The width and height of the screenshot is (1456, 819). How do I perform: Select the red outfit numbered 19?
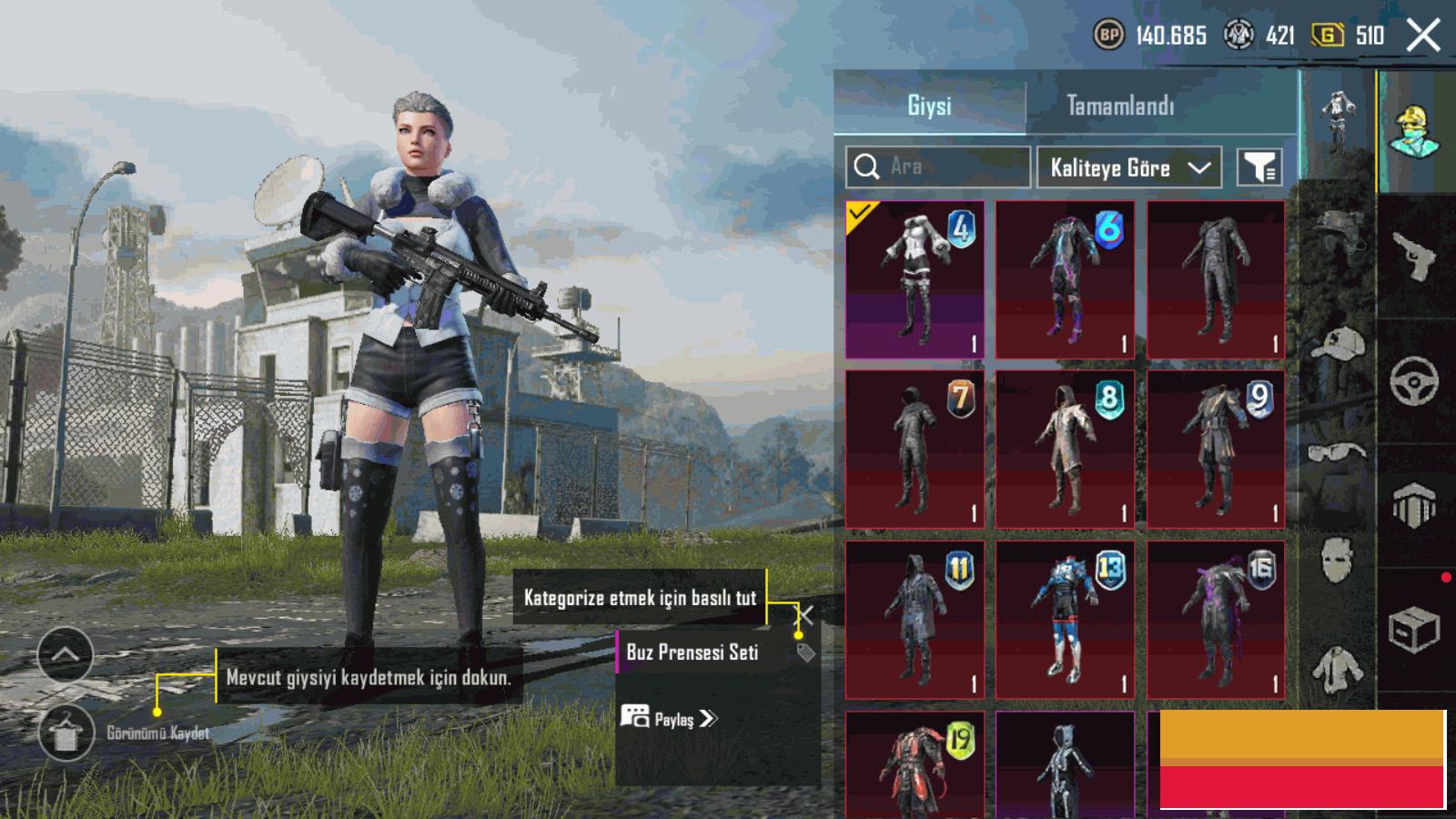(915, 765)
